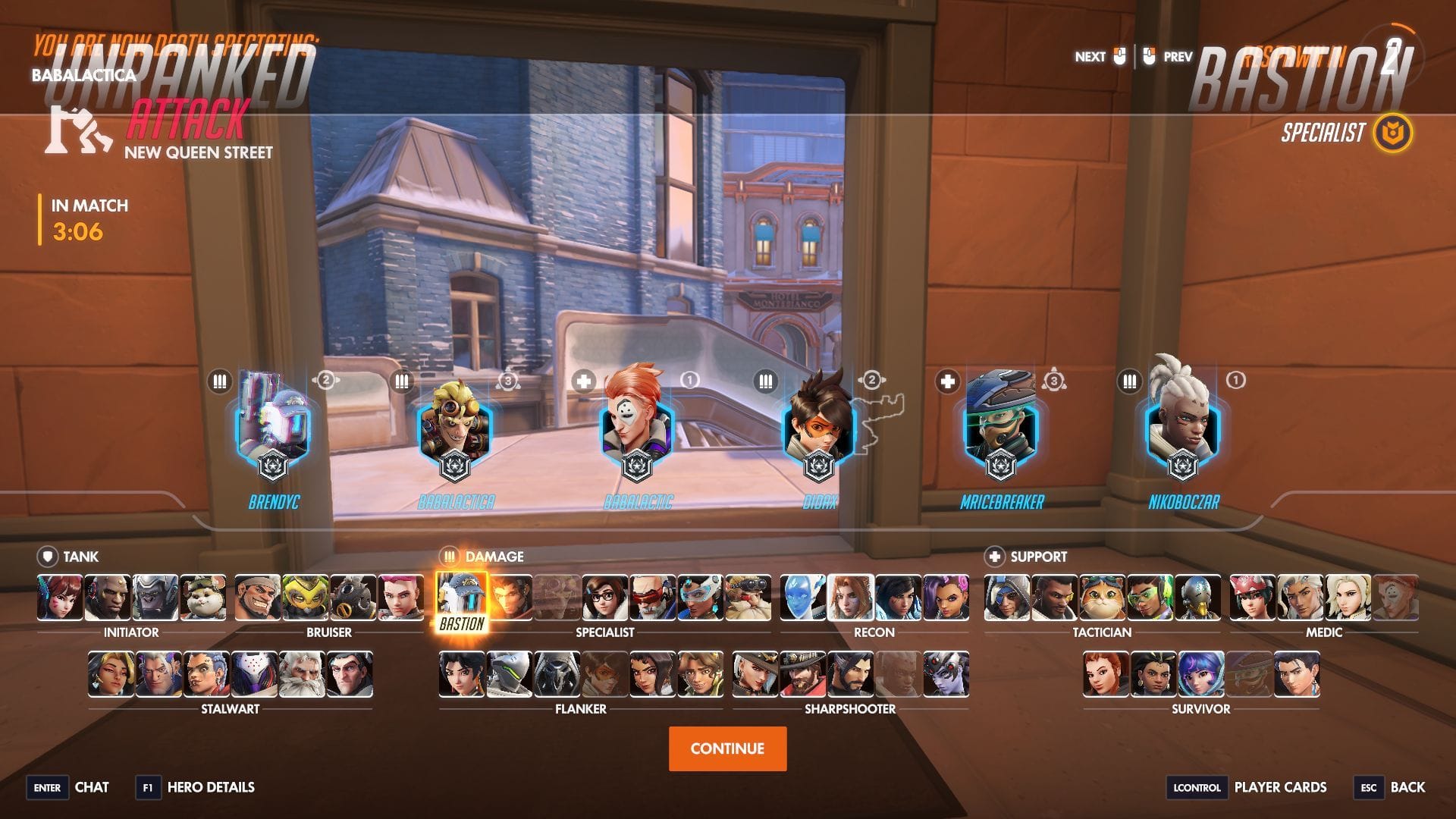Choose Zenyatta from the Tactician group

[x=1200, y=599]
